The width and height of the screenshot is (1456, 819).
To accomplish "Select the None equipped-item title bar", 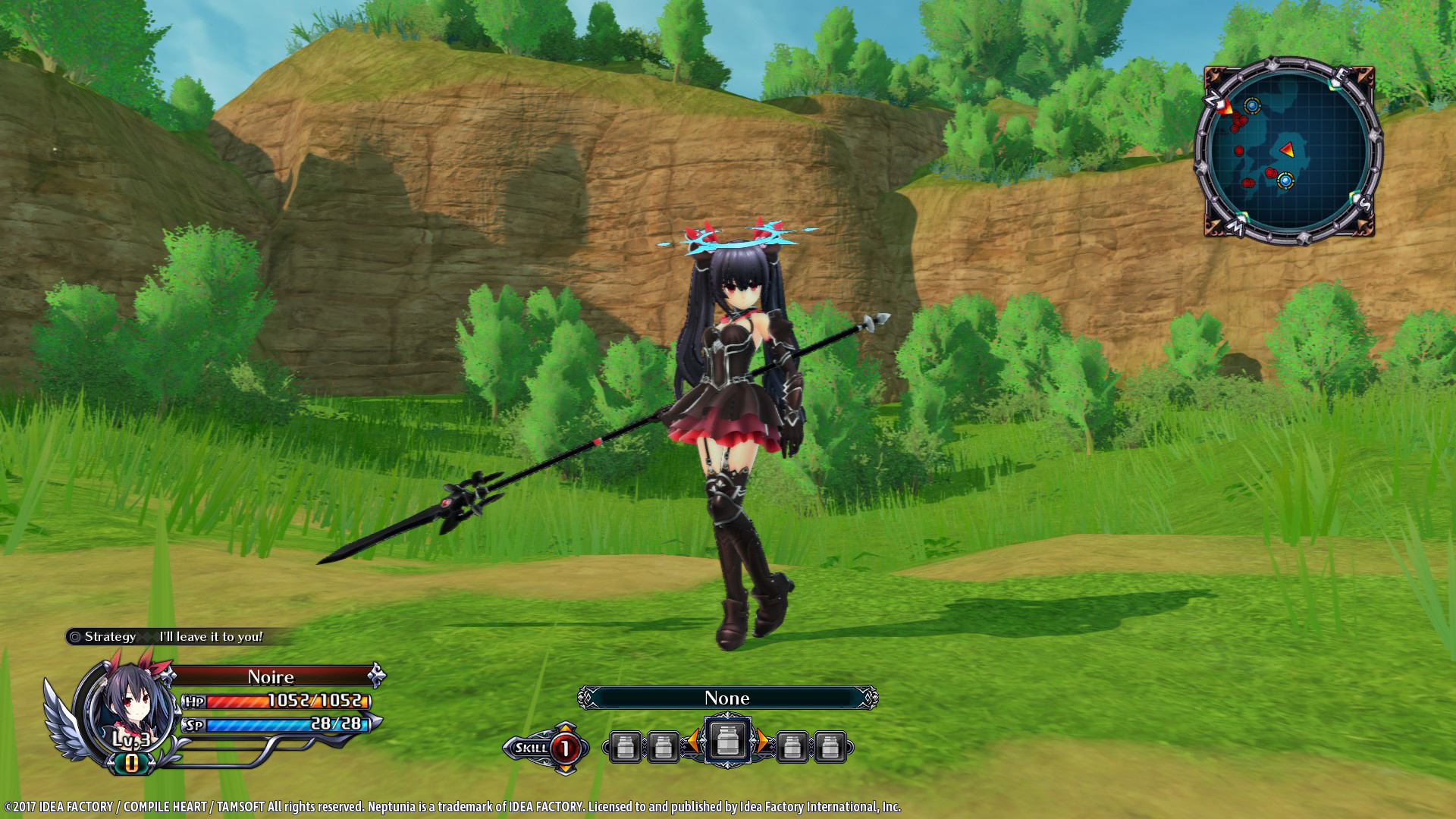I will point(727,699).
